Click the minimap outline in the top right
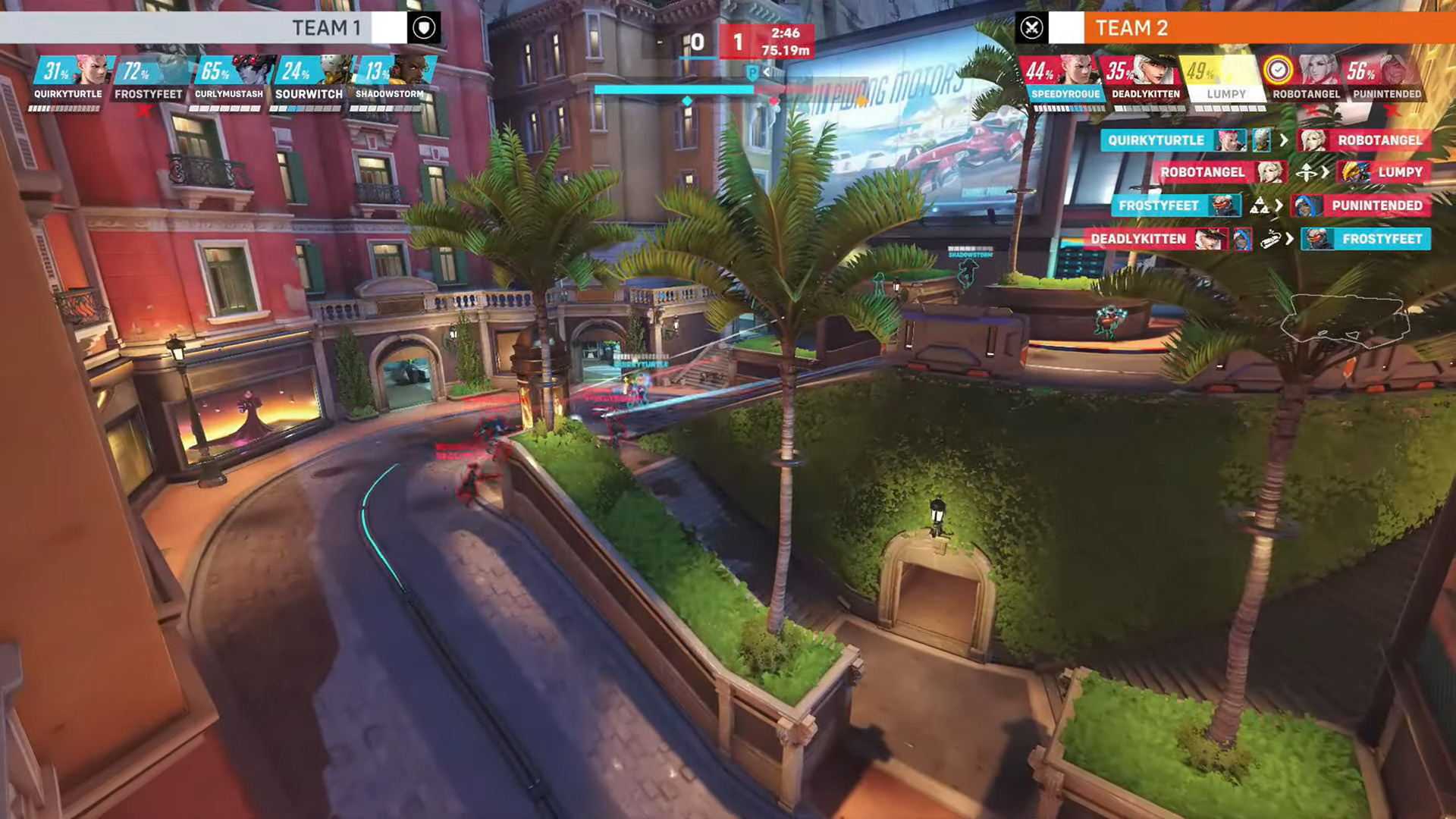Image resolution: width=1456 pixels, height=819 pixels. [x=1346, y=318]
